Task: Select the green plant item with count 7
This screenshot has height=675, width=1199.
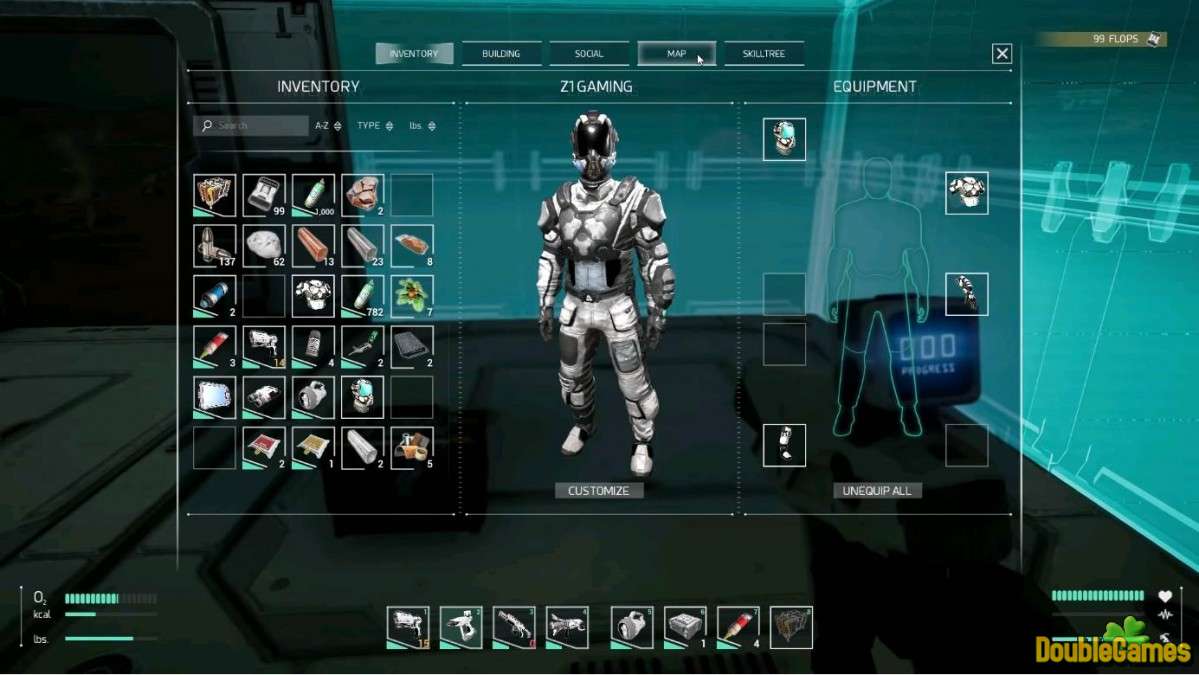Action: (412, 296)
